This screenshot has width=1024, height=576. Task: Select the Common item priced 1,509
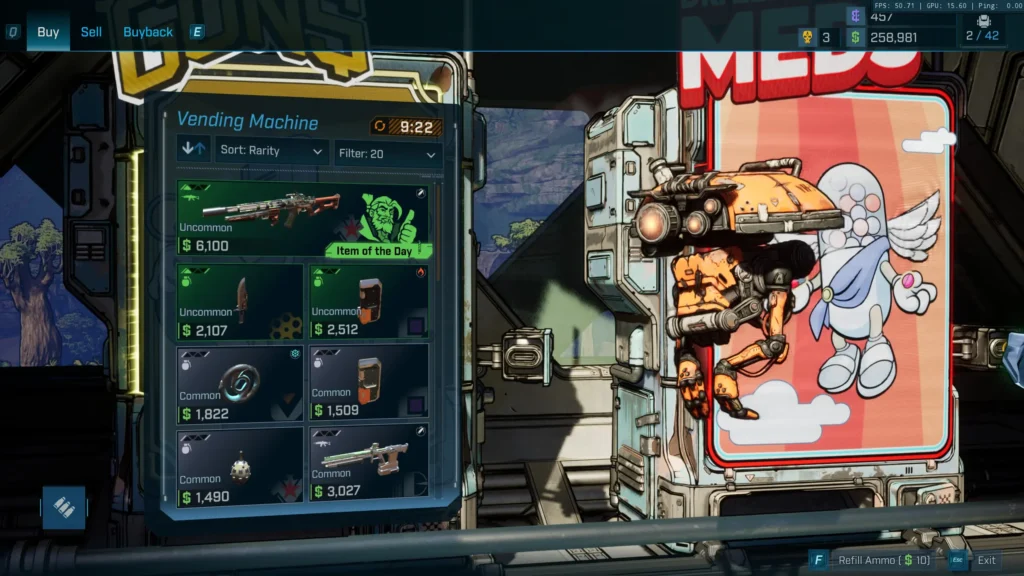(368, 384)
